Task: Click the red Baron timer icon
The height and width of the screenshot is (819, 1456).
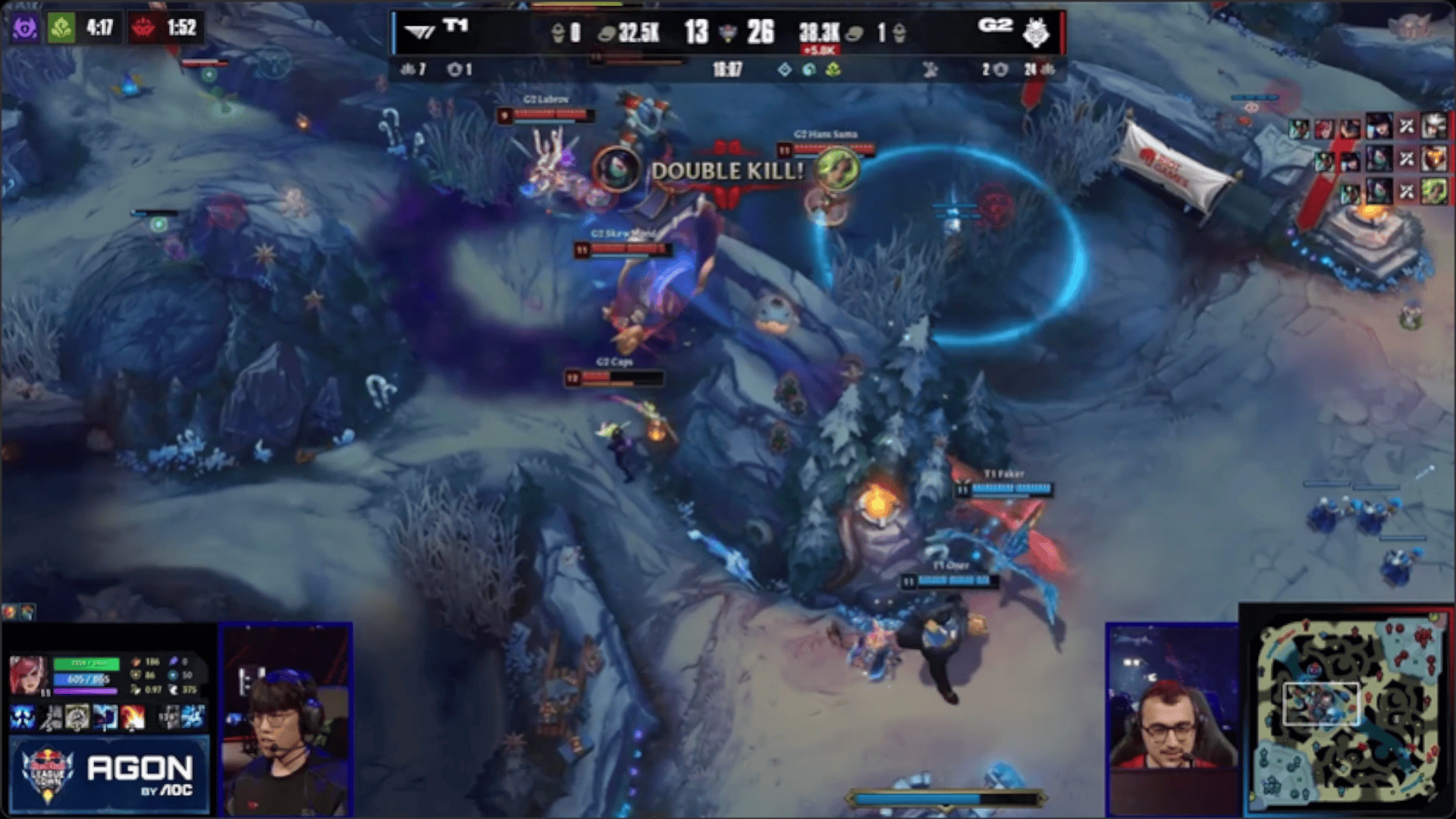Action: pos(143,29)
